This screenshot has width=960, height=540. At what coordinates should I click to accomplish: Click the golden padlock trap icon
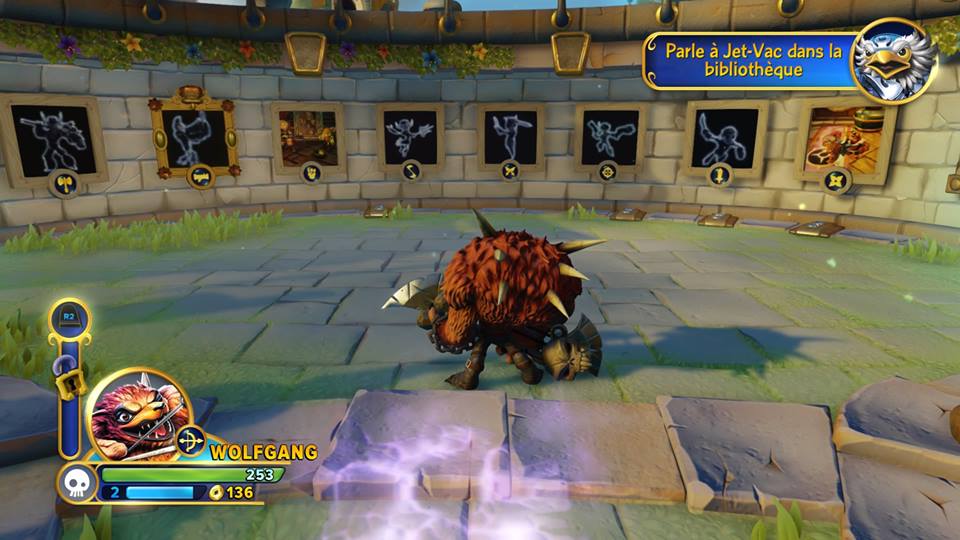[68, 381]
